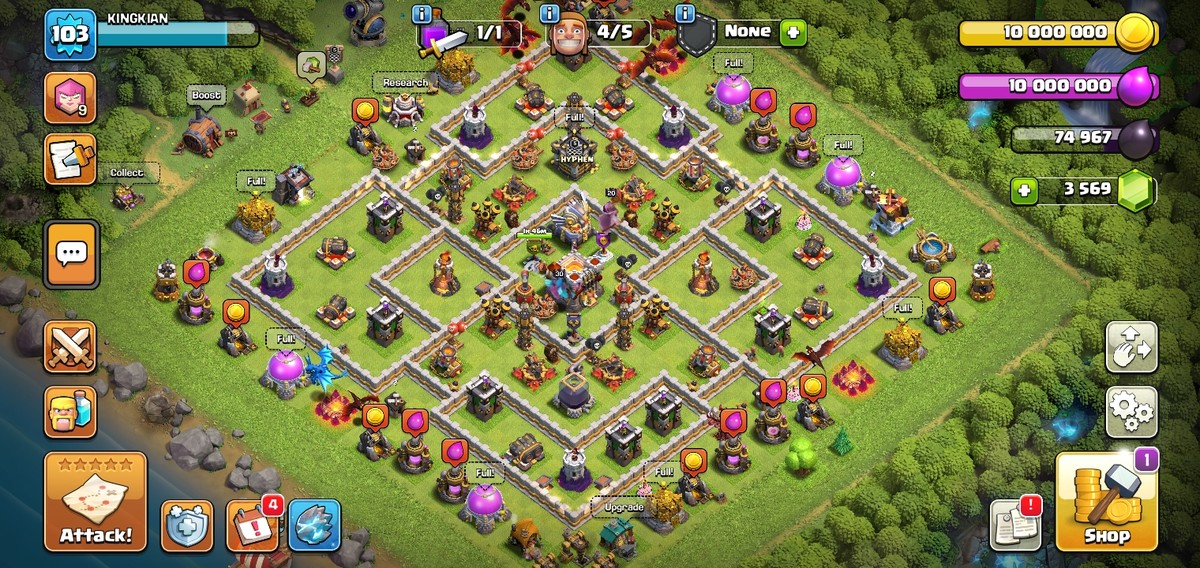This screenshot has width=1200, height=568.
Task: Open the settings gears button
Action: tap(1131, 410)
